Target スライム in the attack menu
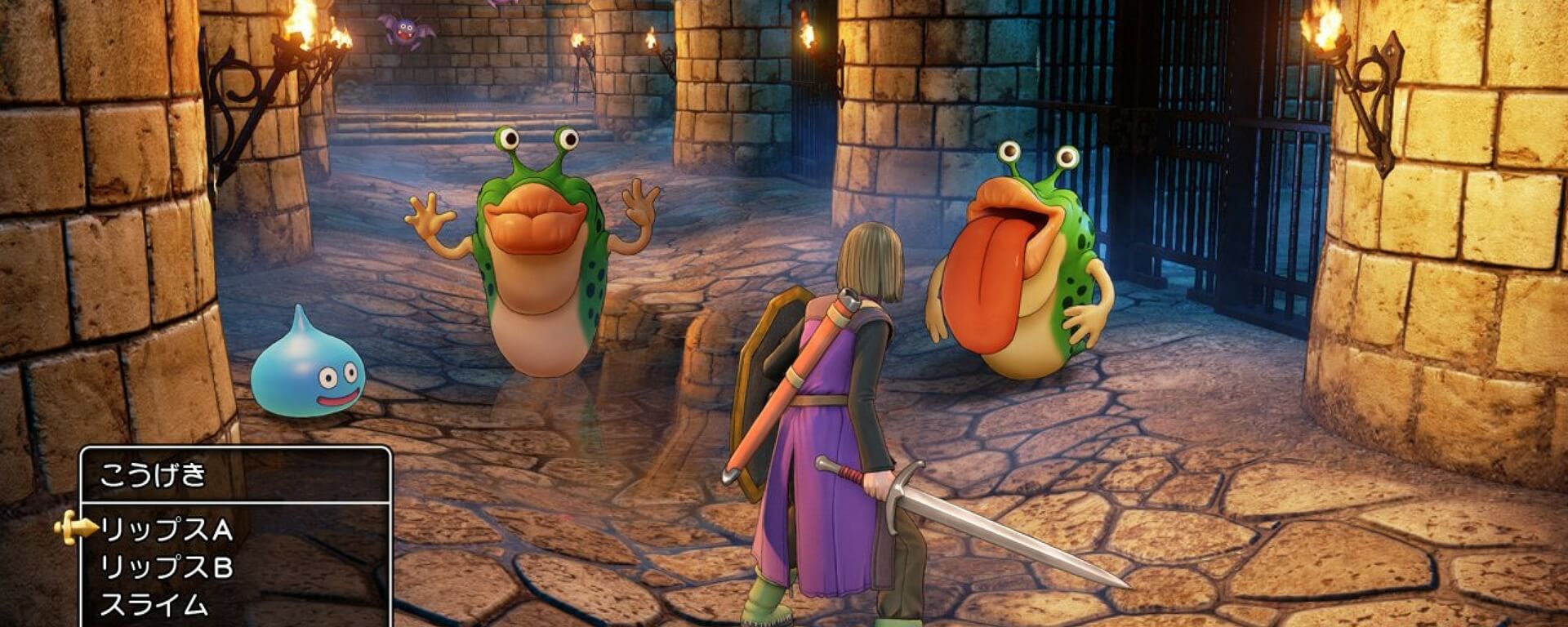This screenshot has height=627, width=1568. click(154, 605)
